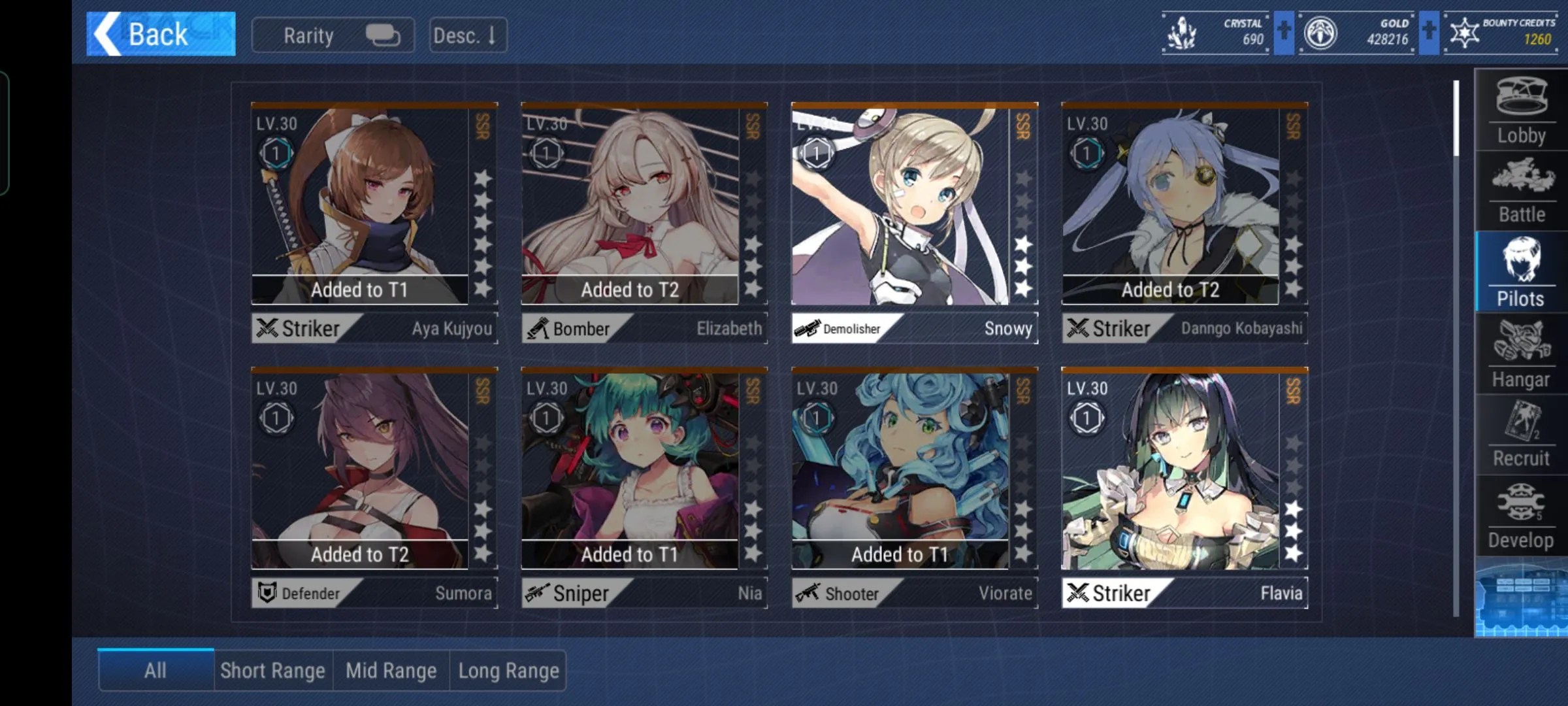Open the Develop menu
The height and width of the screenshot is (706, 1568).
[1521, 516]
